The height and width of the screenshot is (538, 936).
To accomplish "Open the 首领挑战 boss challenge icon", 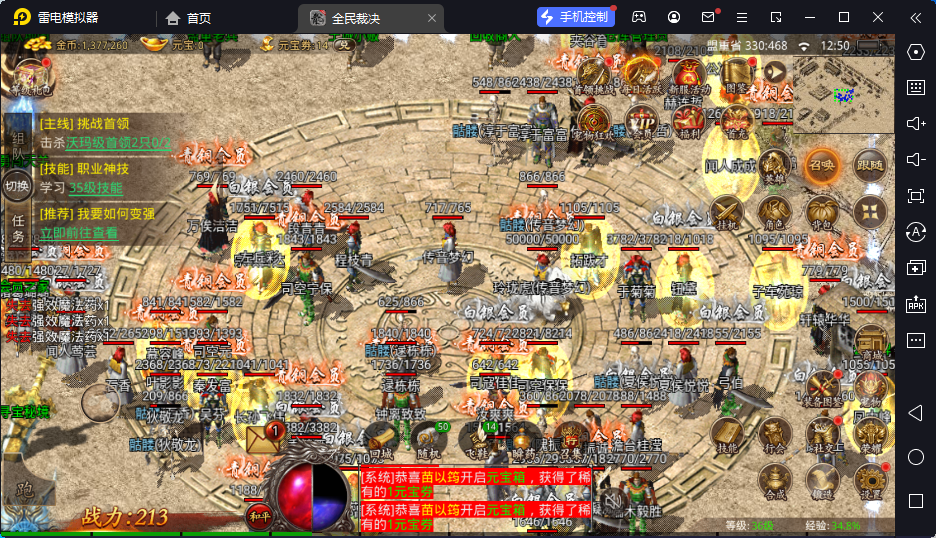I will pos(592,73).
